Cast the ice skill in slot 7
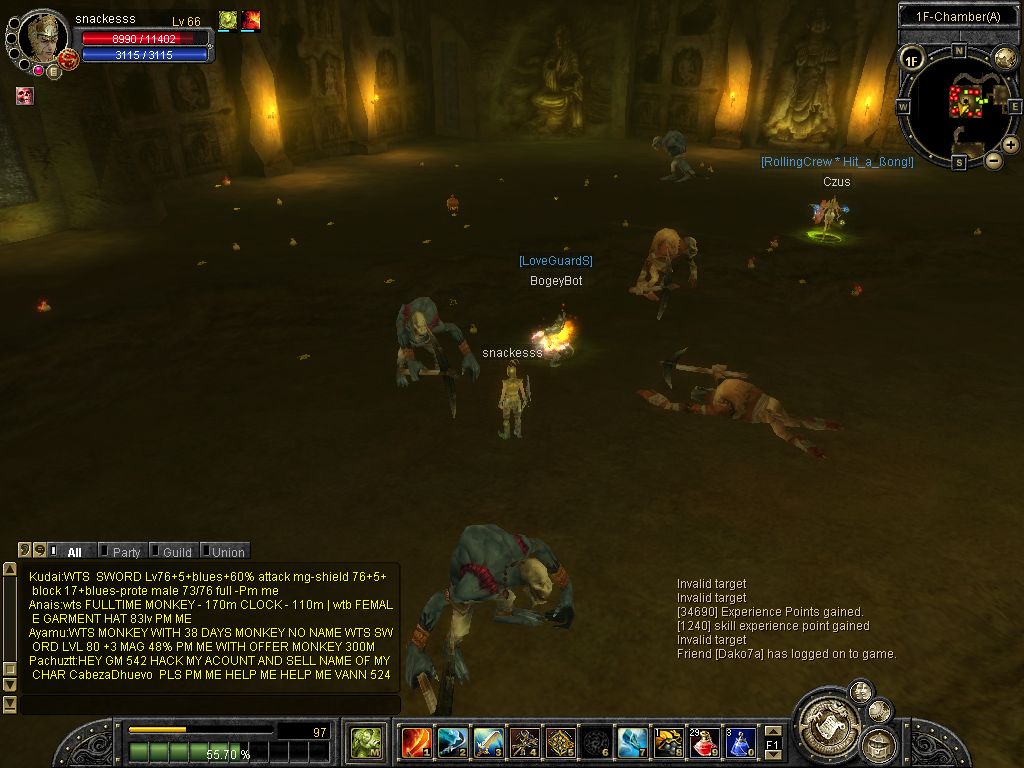The height and width of the screenshot is (768, 1024). coord(632,742)
